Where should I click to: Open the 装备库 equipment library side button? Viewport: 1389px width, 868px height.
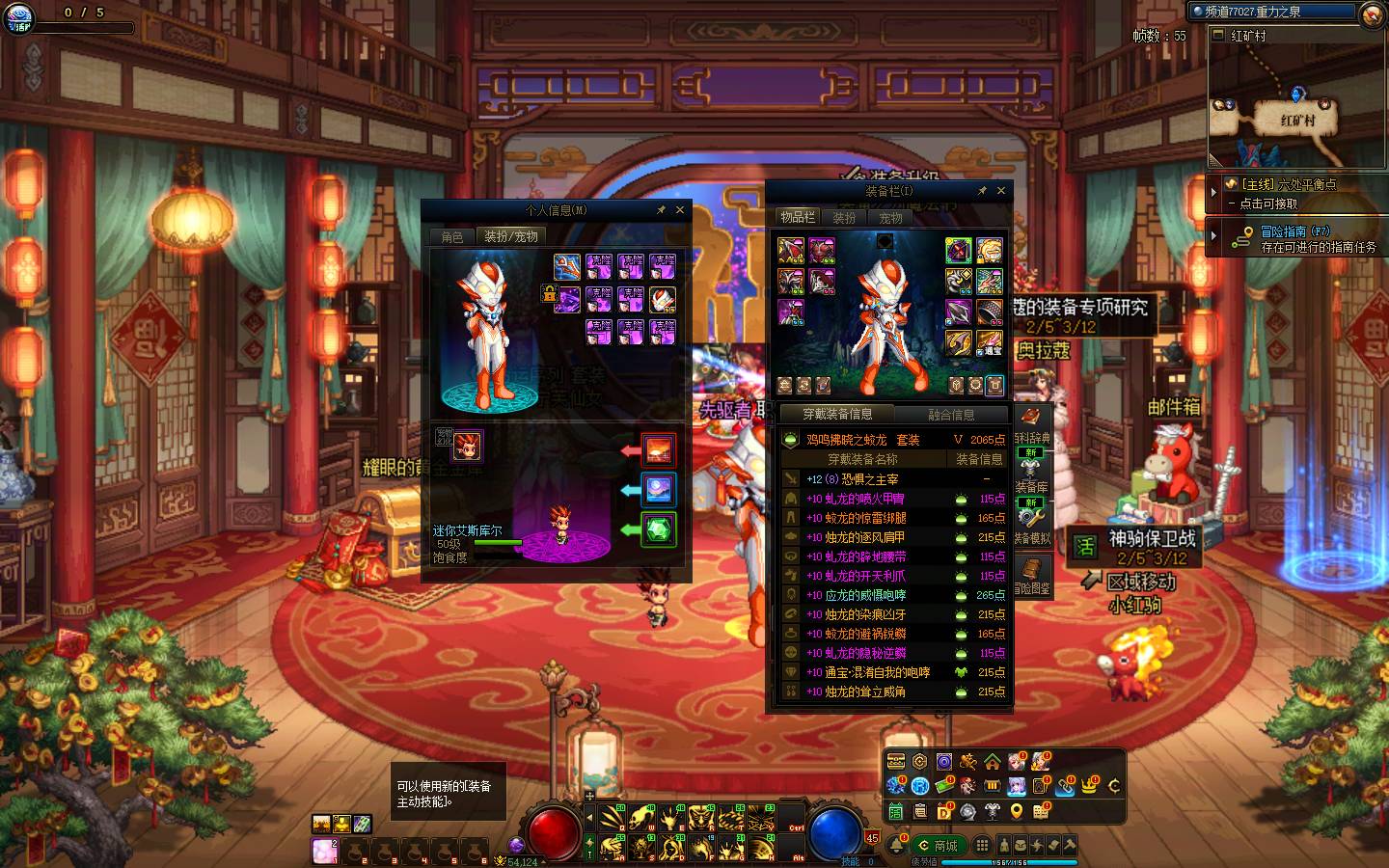click(x=1031, y=475)
